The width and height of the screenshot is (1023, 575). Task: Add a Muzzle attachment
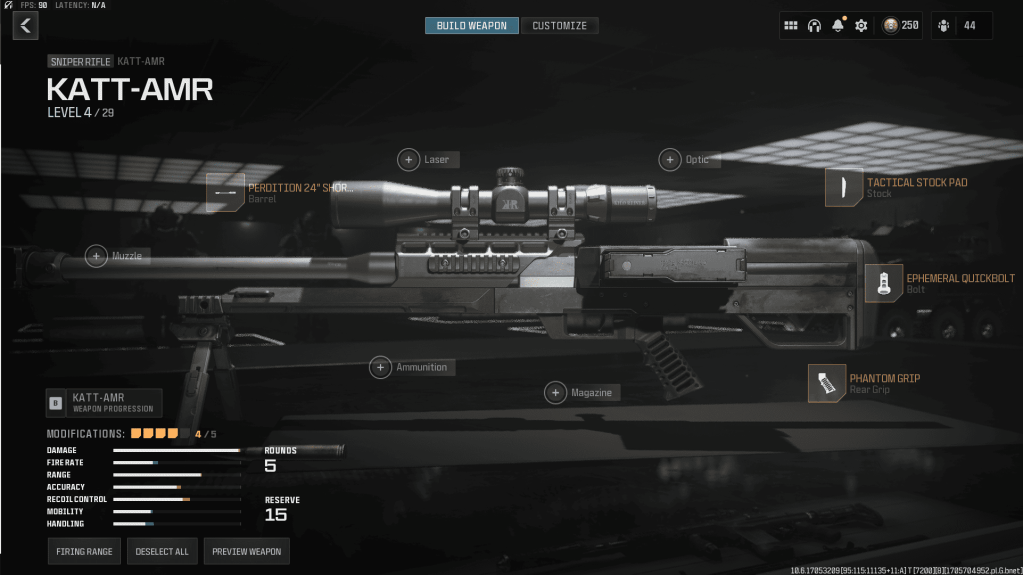point(97,257)
